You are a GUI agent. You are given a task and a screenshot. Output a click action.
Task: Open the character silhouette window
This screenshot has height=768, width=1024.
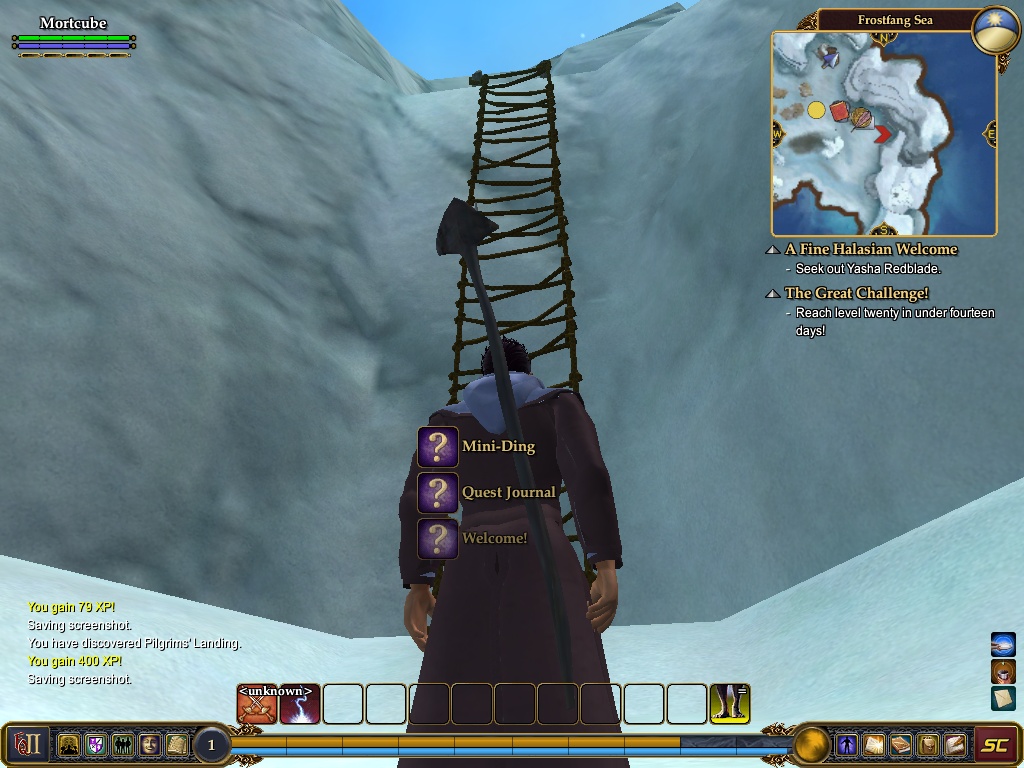pos(847,744)
